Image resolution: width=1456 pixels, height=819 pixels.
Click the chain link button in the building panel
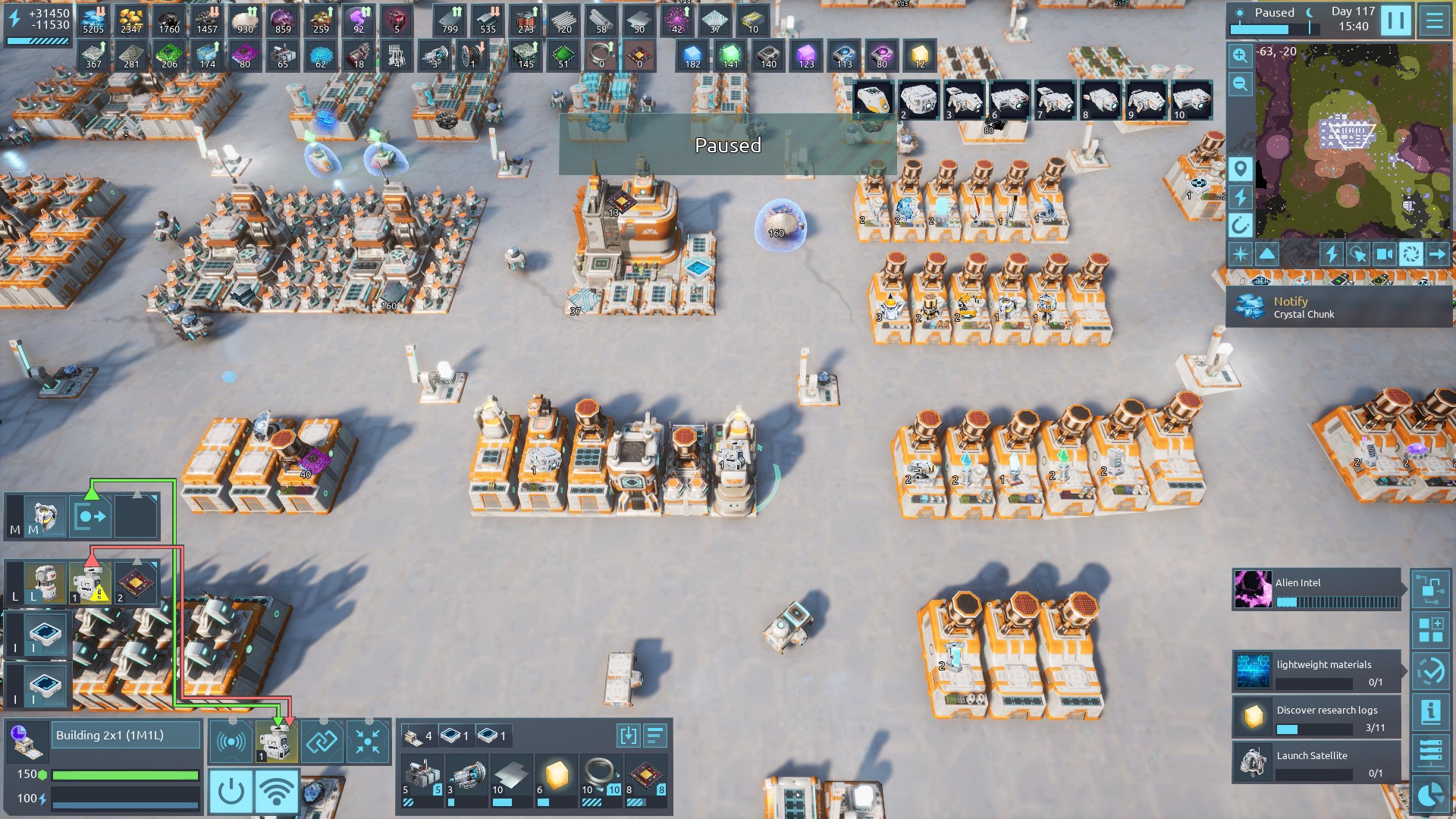click(322, 741)
